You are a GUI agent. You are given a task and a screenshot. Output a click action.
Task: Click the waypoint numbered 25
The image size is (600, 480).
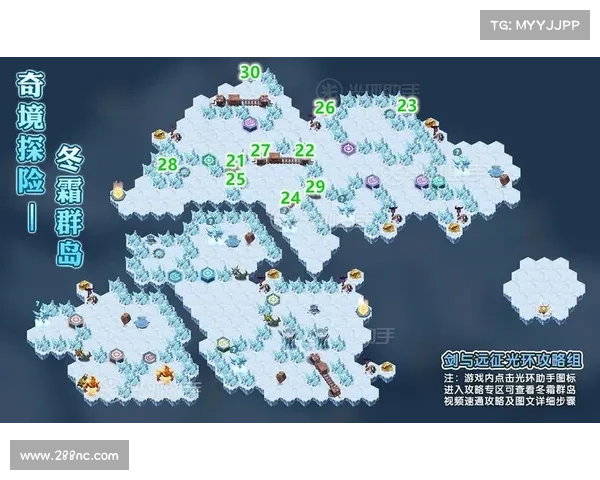[x=236, y=179]
